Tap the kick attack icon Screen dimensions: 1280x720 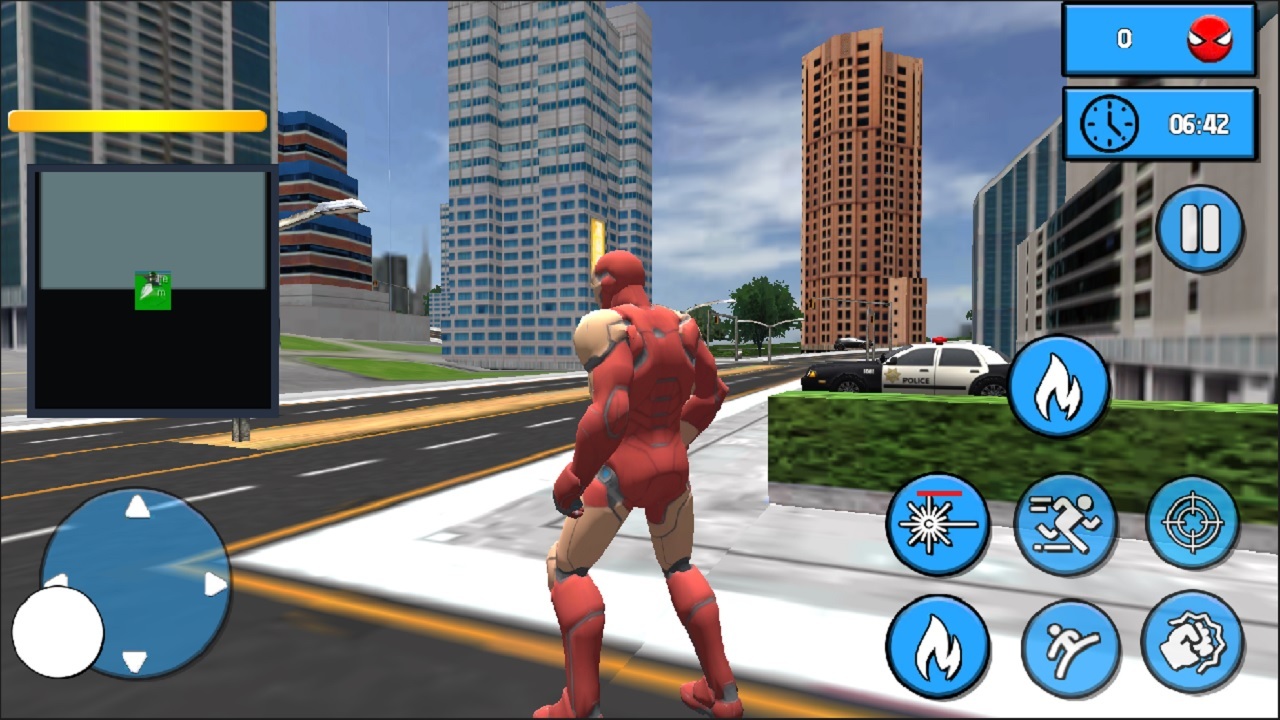1071,647
